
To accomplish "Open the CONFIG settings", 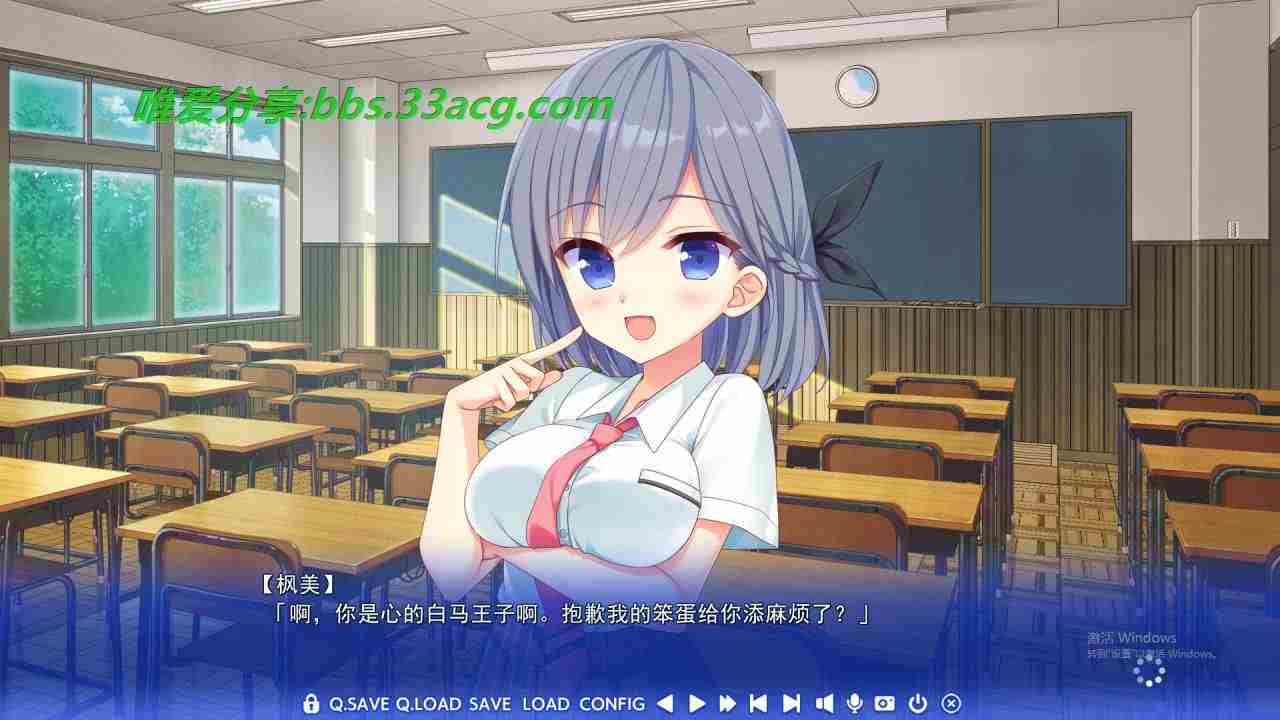I will (x=612, y=703).
